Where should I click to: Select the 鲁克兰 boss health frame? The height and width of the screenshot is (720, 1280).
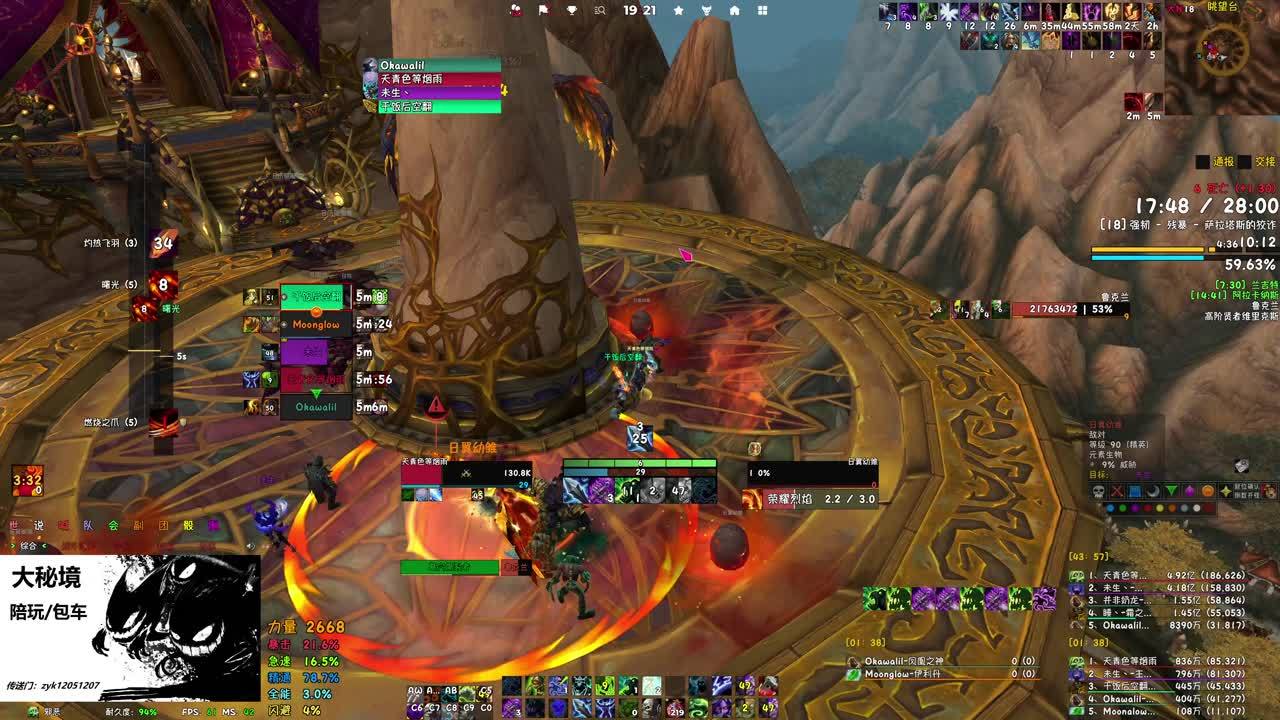coord(1070,310)
